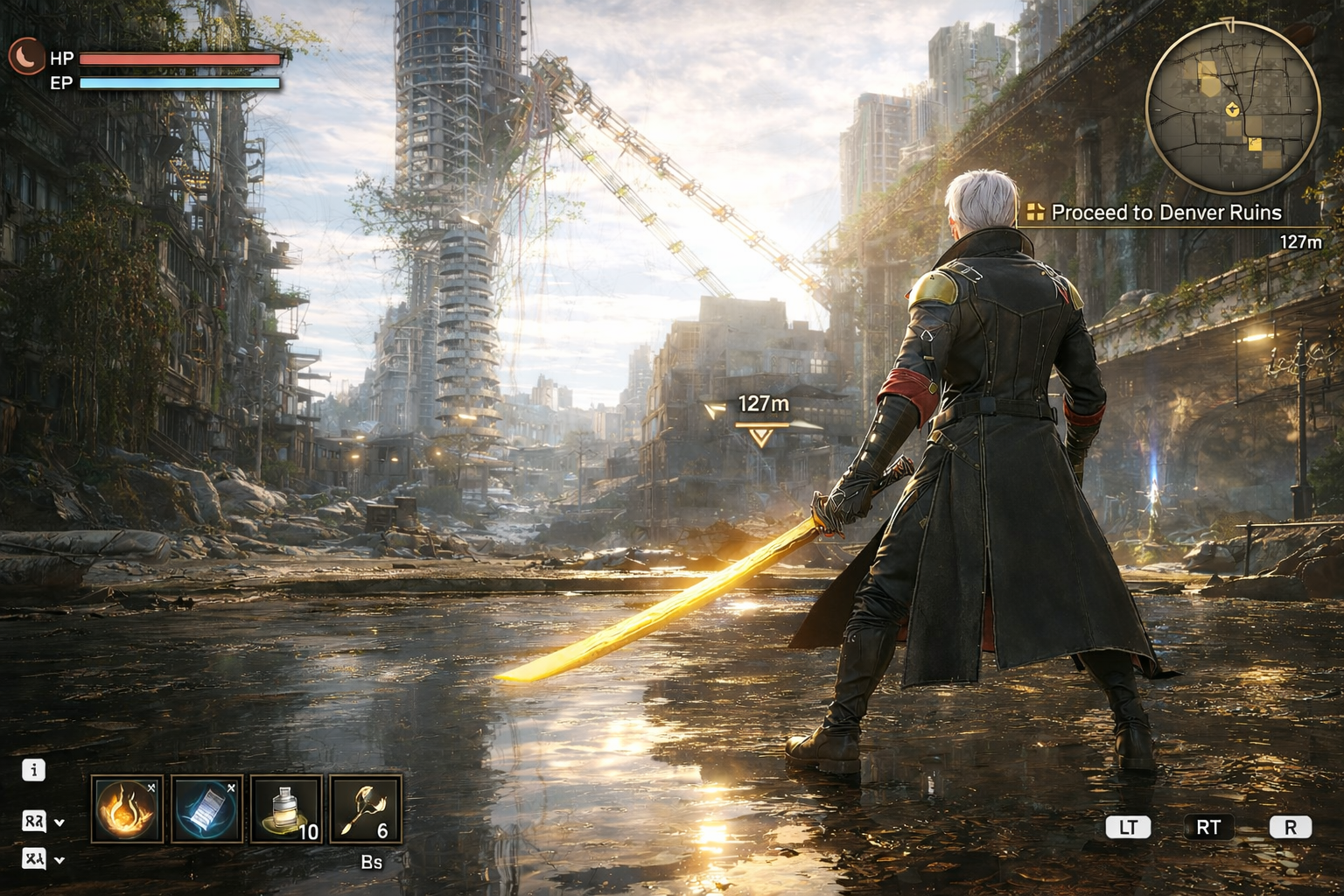Select the golden flower item slot
Viewport: 1344px width, 896px height.
[366, 809]
